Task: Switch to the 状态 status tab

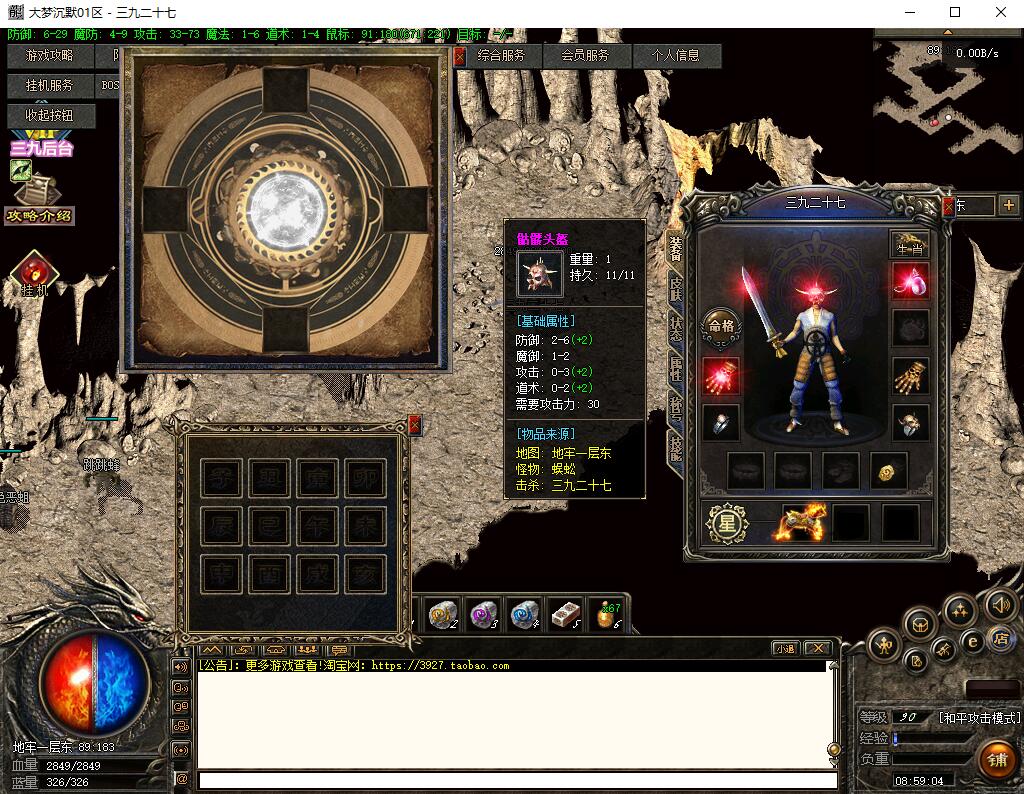Action: pyautogui.click(x=676, y=329)
